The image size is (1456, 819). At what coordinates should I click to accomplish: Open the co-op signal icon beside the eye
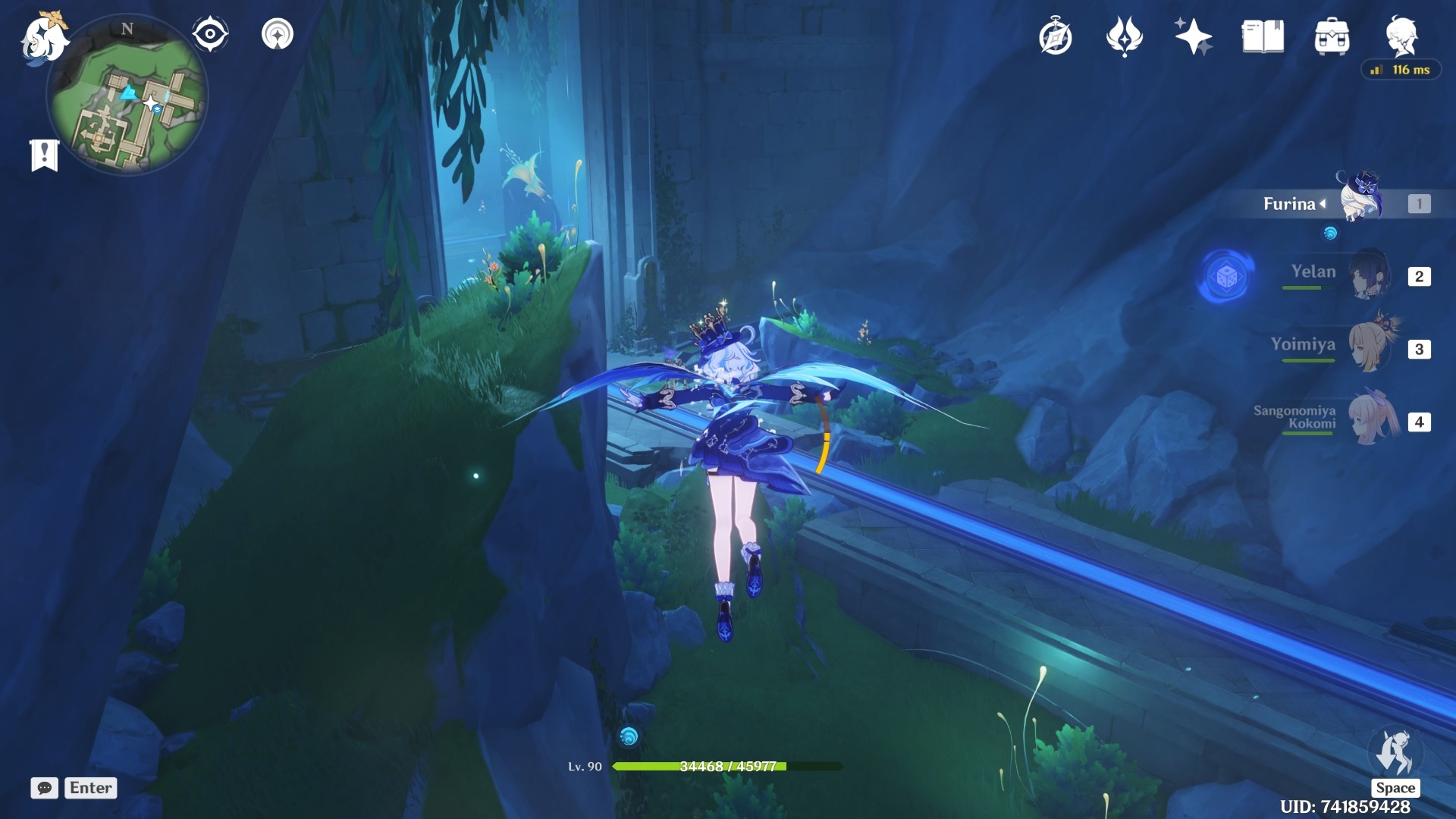click(278, 34)
